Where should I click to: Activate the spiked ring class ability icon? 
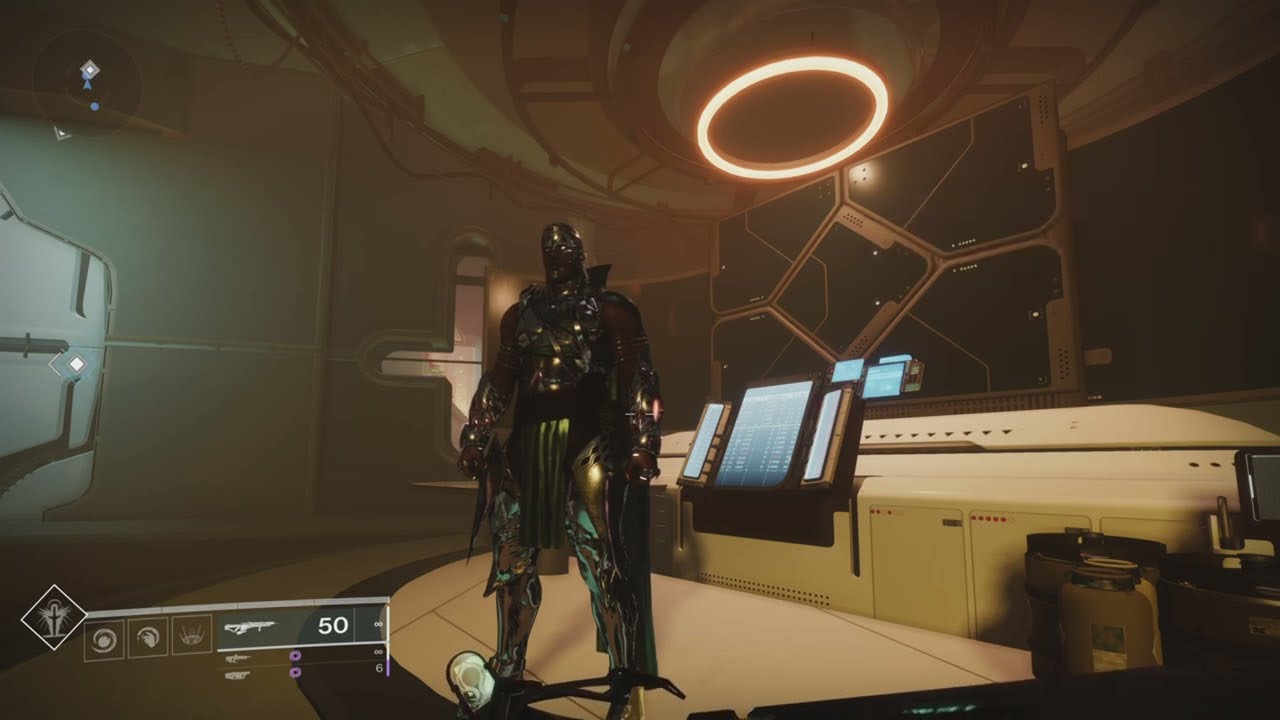point(190,637)
